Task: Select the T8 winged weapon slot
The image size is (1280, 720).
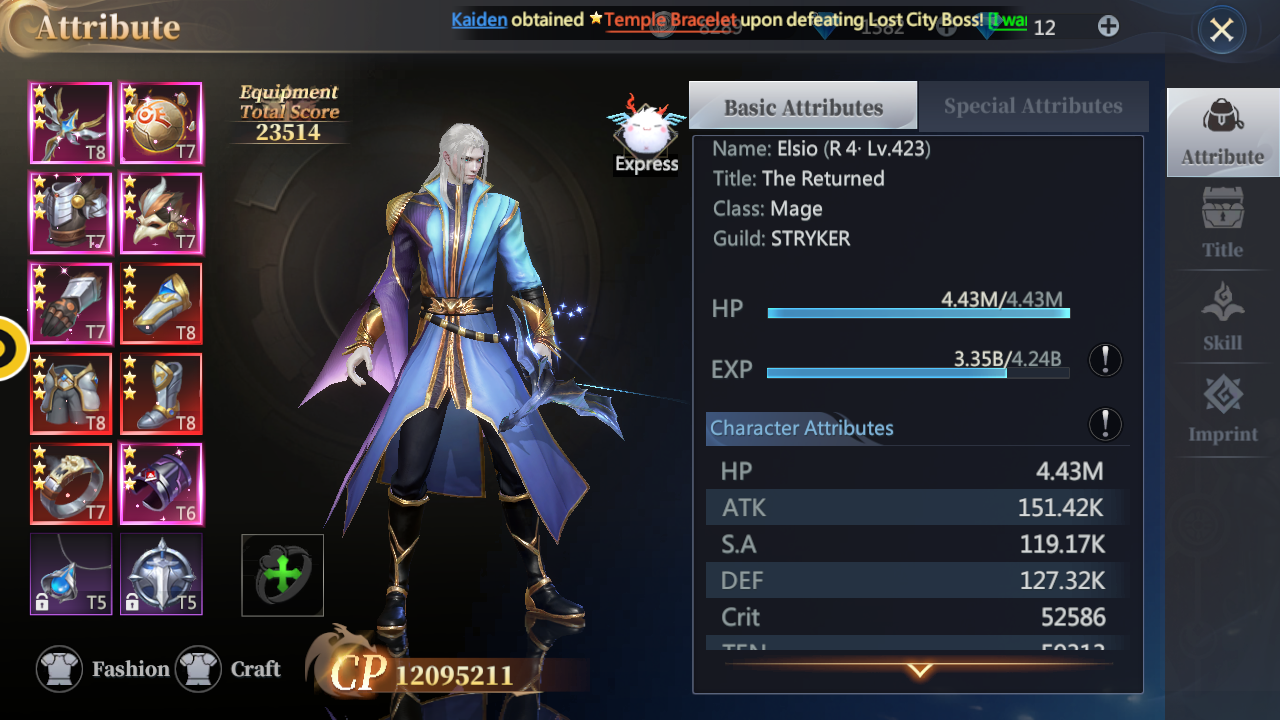Action: pyautogui.click(x=71, y=123)
